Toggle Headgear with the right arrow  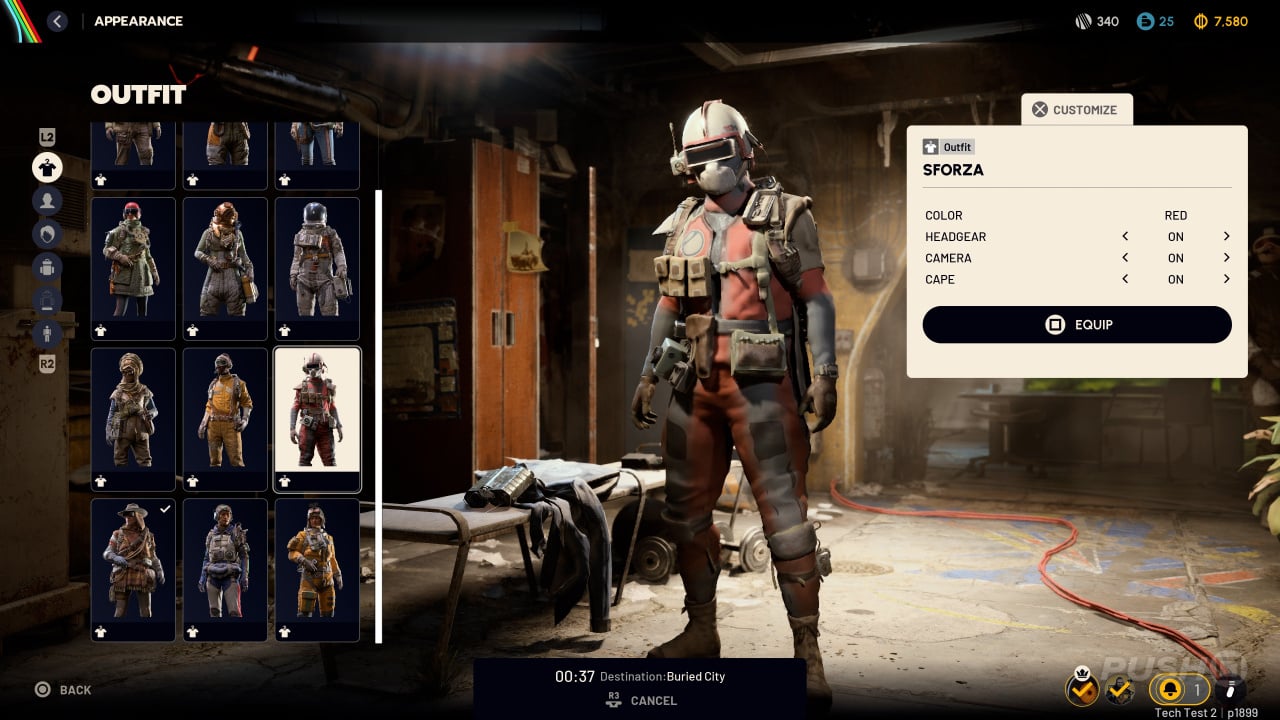pyautogui.click(x=1226, y=237)
